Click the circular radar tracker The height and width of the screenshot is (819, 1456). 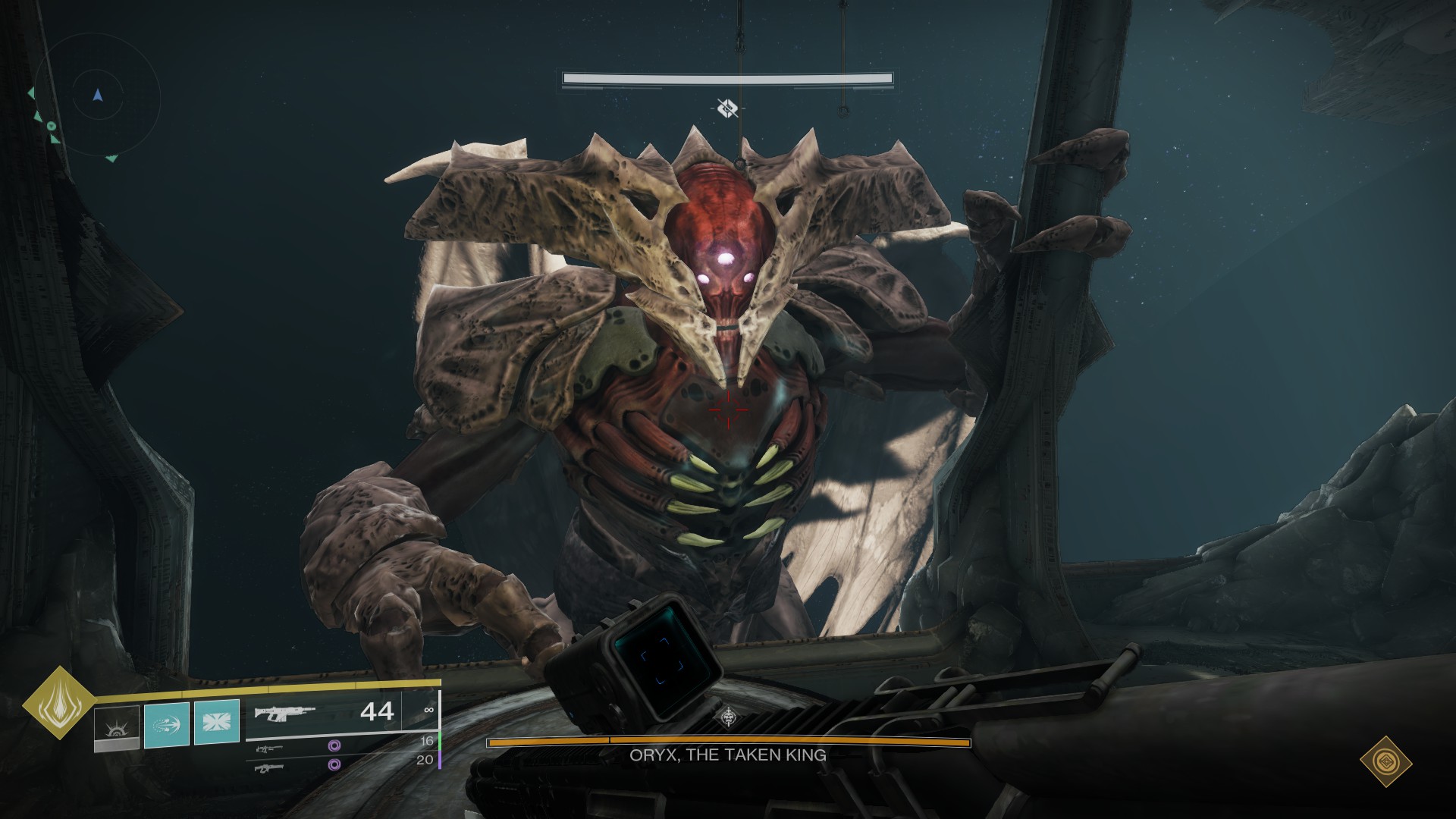point(97,96)
